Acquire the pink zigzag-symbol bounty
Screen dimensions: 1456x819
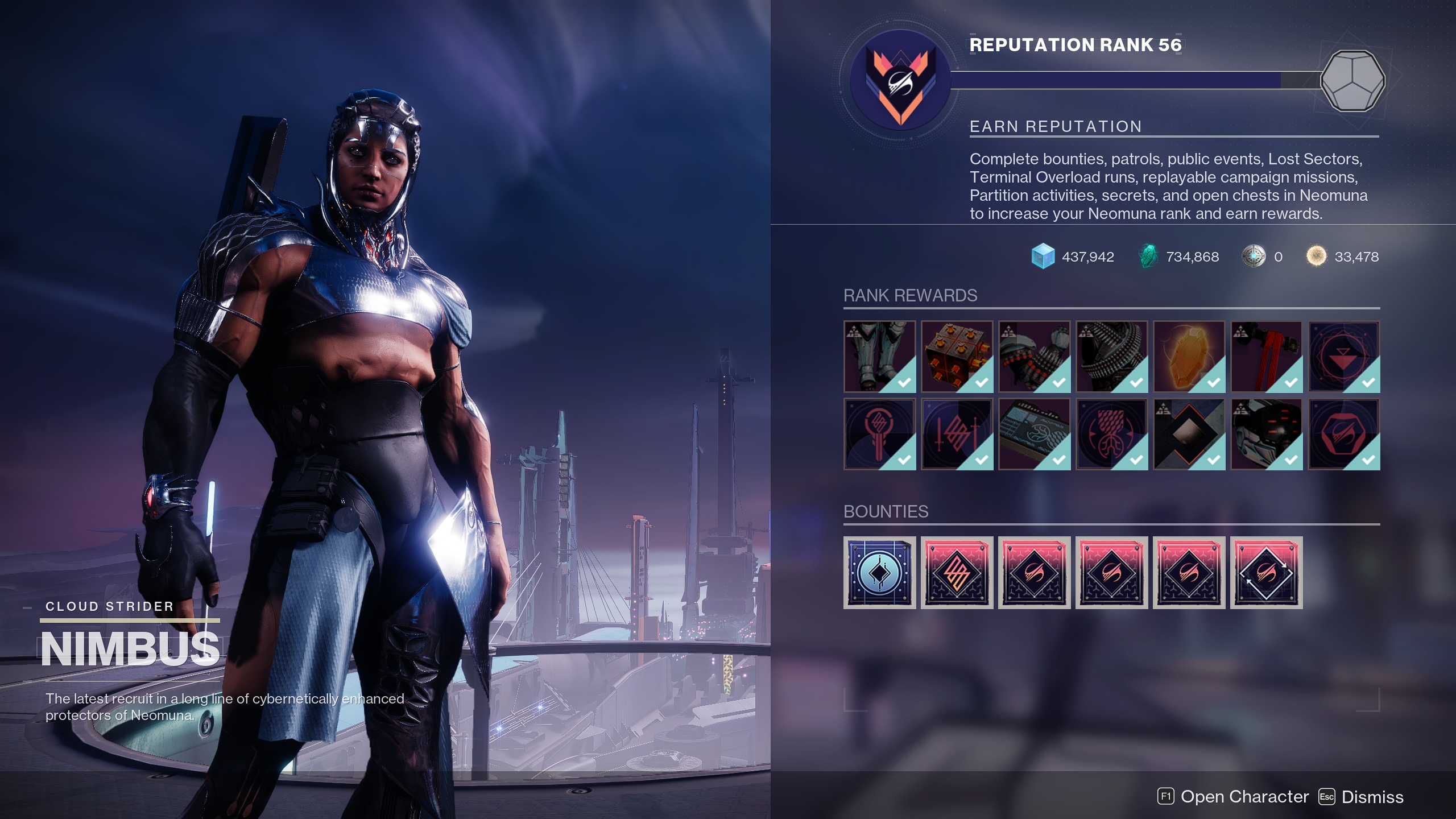pyautogui.click(x=957, y=572)
